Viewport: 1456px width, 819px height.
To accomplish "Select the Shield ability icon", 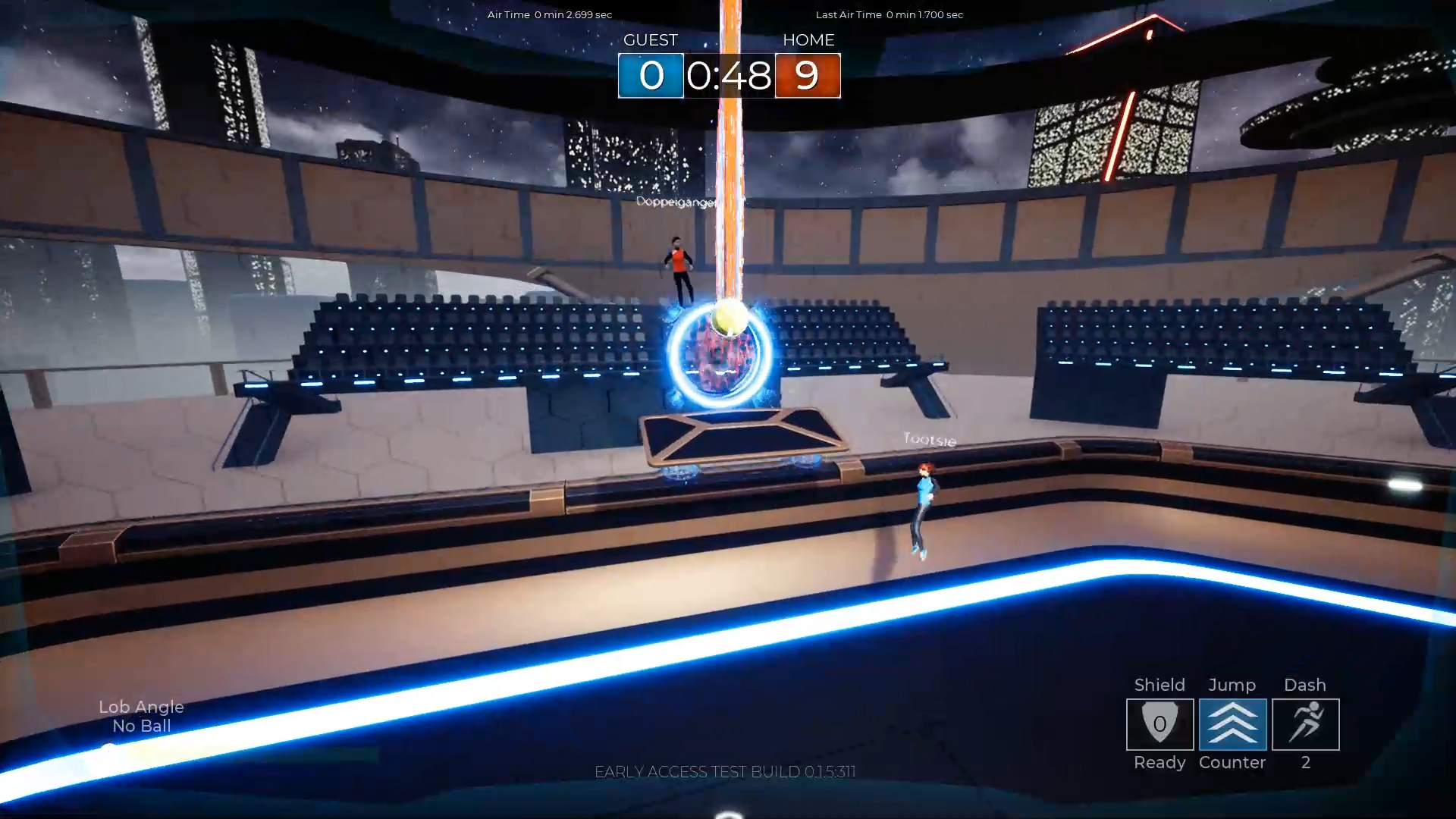I will pyautogui.click(x=1159, y=724).
